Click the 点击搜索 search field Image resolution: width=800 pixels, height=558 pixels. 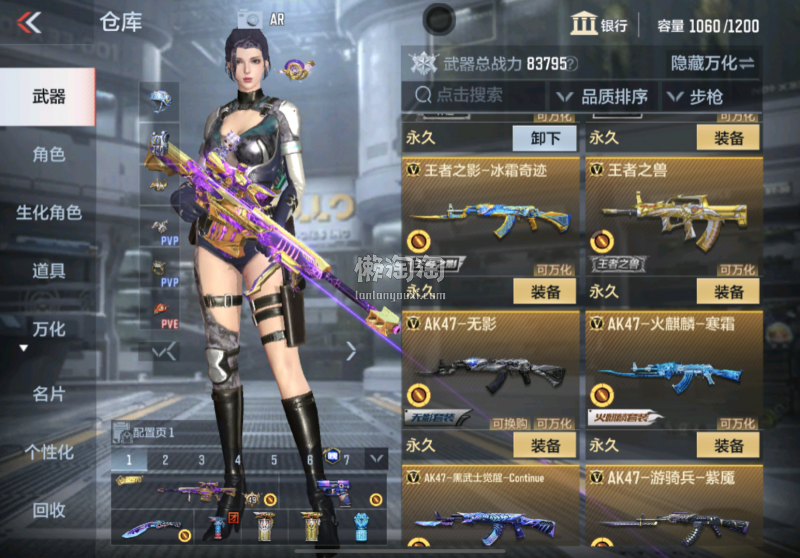[x=475, y=96]
